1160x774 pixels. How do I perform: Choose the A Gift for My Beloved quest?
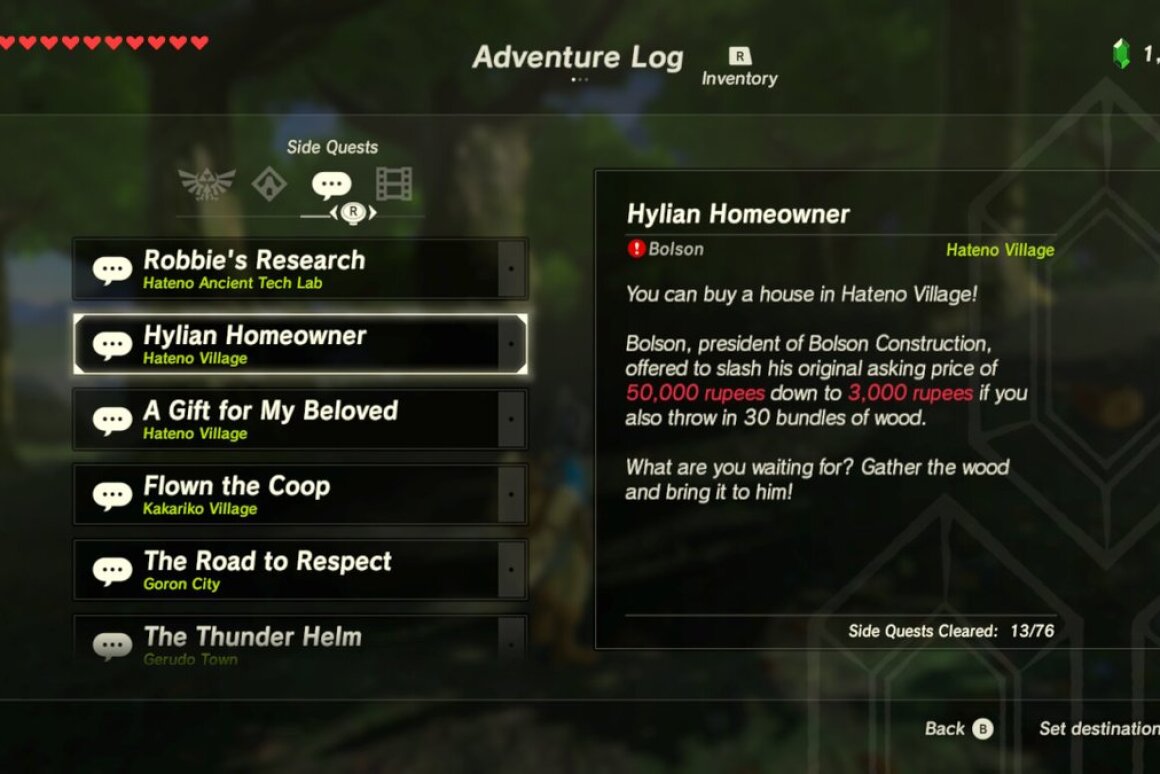pos(299,419)
